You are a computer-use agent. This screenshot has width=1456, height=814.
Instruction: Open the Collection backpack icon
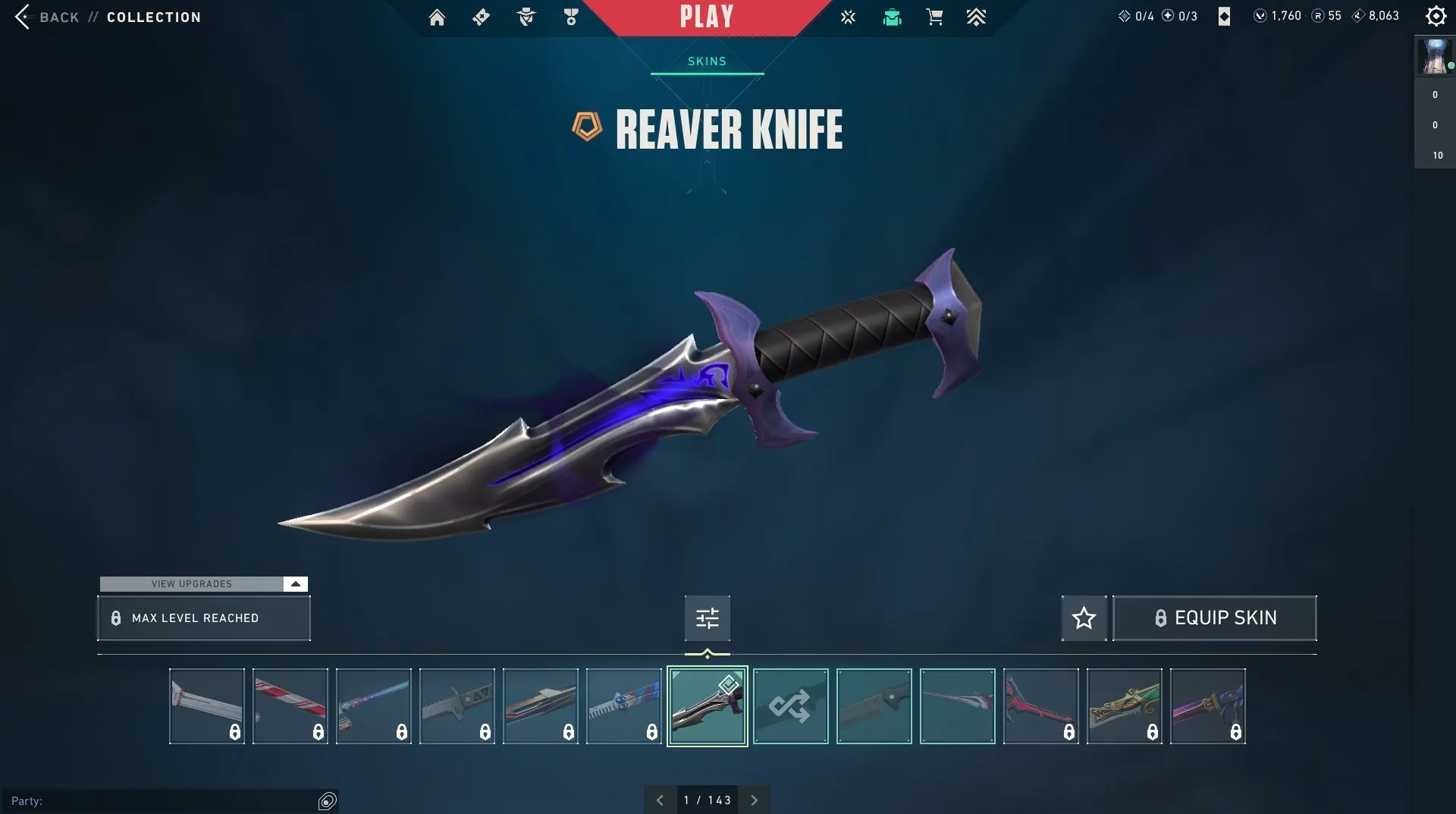(892, 17)
